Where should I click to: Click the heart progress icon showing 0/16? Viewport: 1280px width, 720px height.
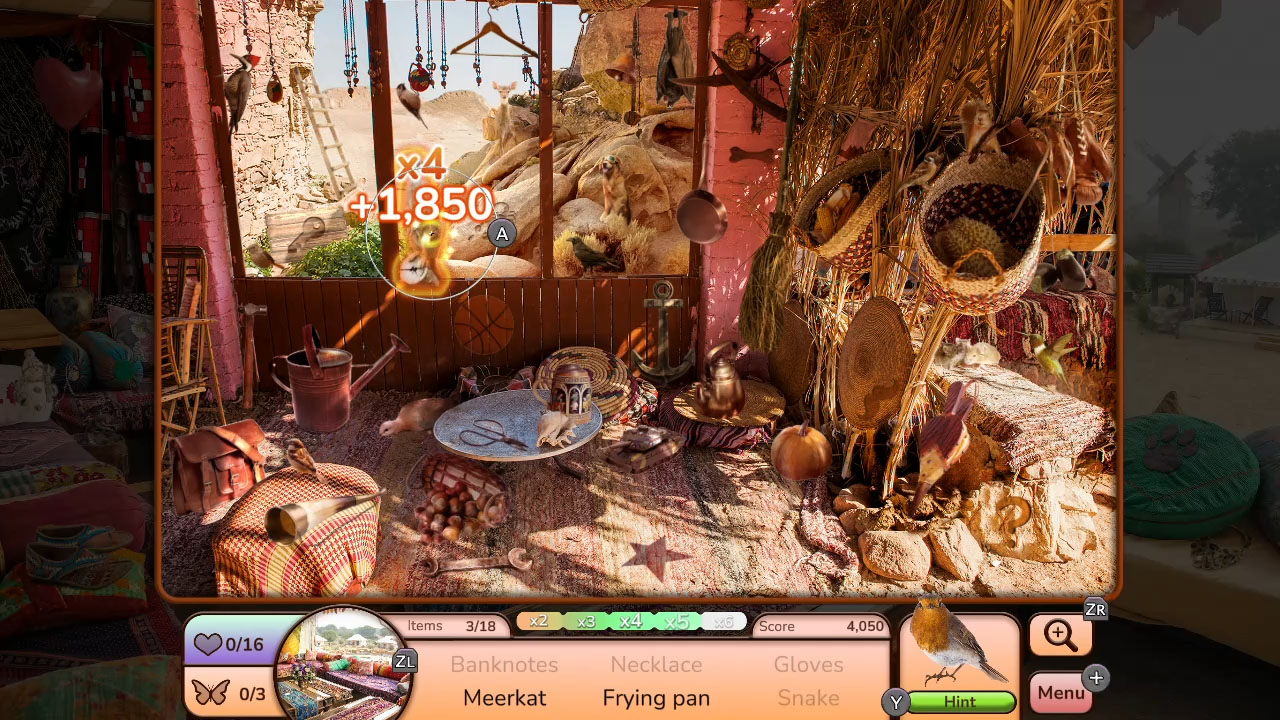click(x=228, y=645)
